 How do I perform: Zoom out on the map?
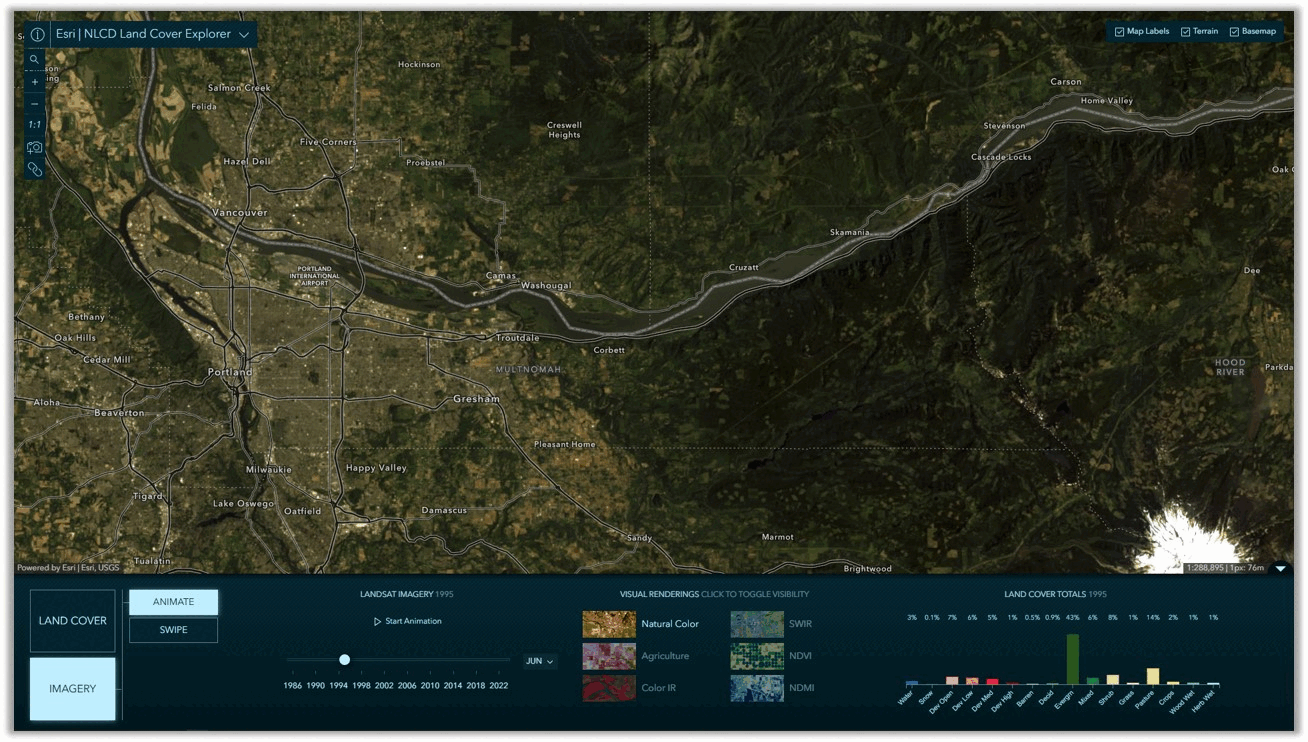35,104
